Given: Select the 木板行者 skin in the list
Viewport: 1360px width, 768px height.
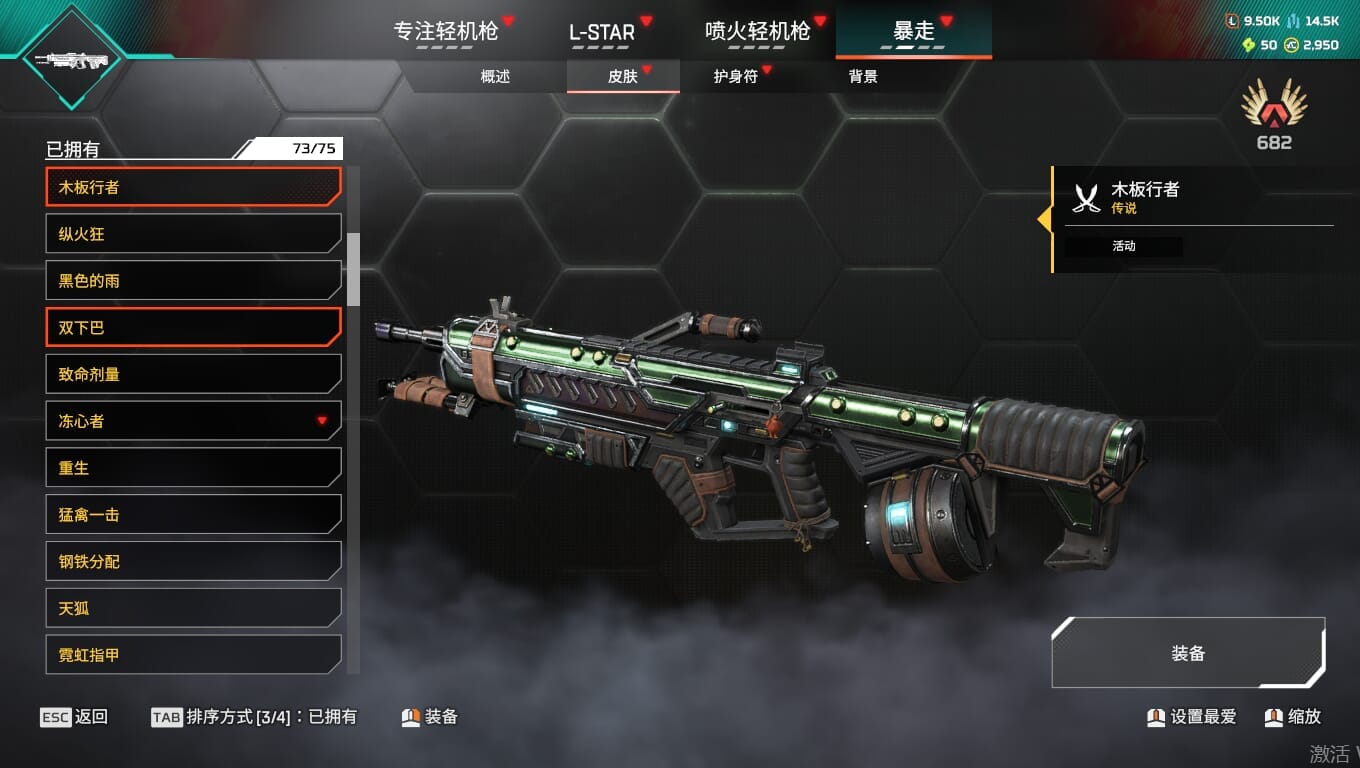Looking at the screenshot, I should pos(193,187).
